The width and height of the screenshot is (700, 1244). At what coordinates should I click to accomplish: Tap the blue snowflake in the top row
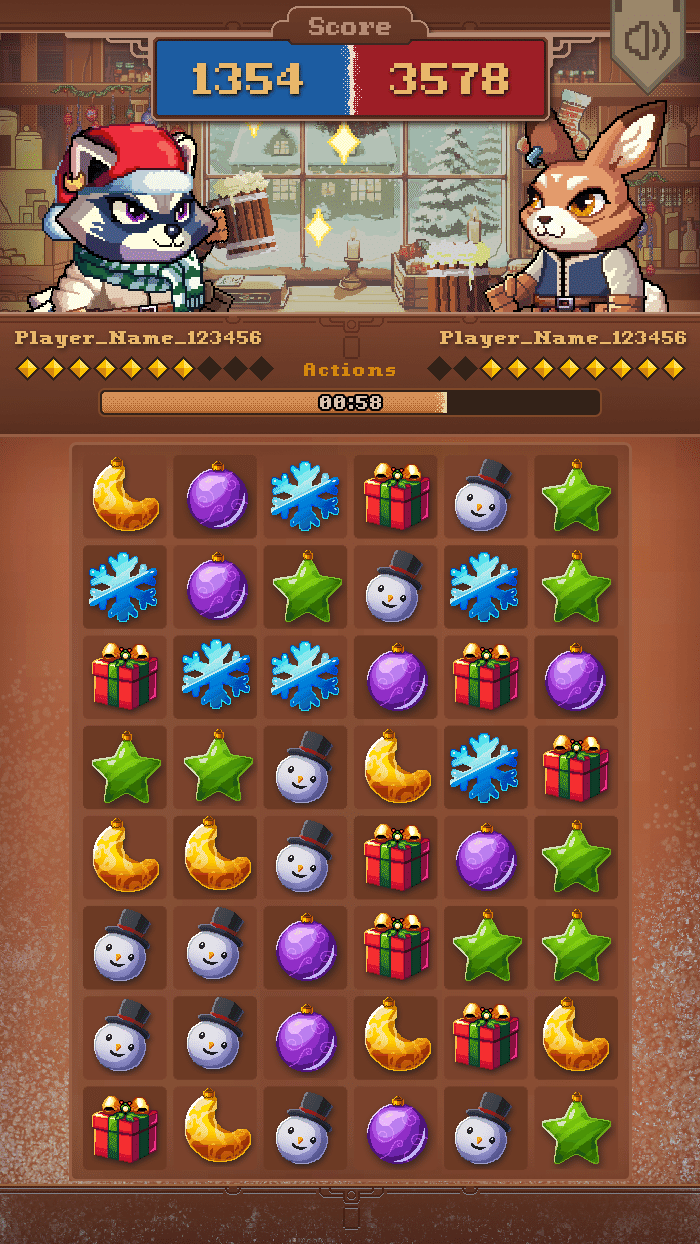[305, 496]
